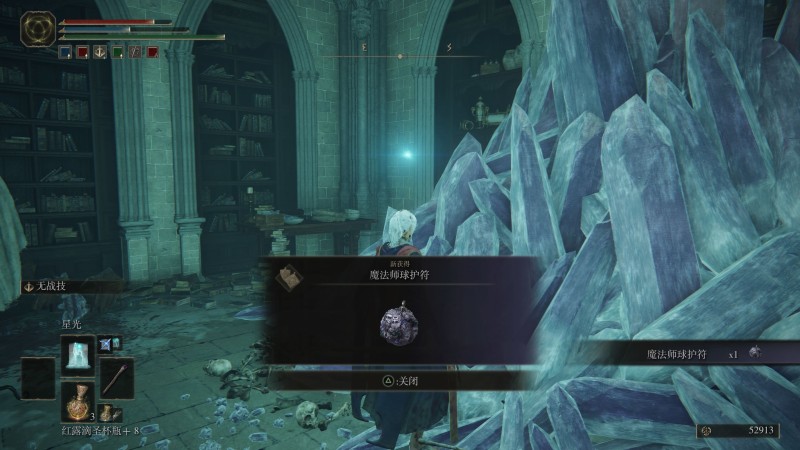Viewport: 800px width, 450px height.
Task: Select the 红露滴圣杯瓶 crimson flask slot
Action: 77,401
